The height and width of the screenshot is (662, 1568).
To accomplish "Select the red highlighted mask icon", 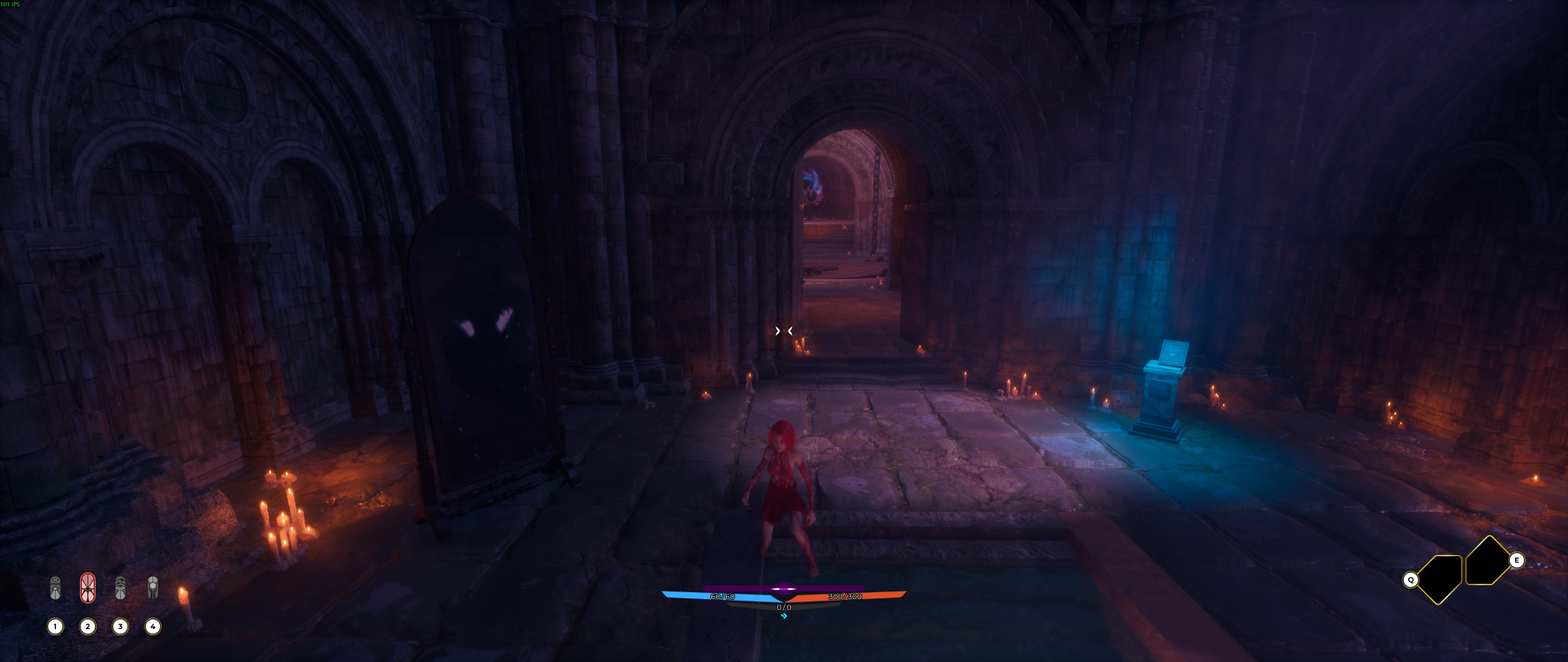I will click(88, 588).
